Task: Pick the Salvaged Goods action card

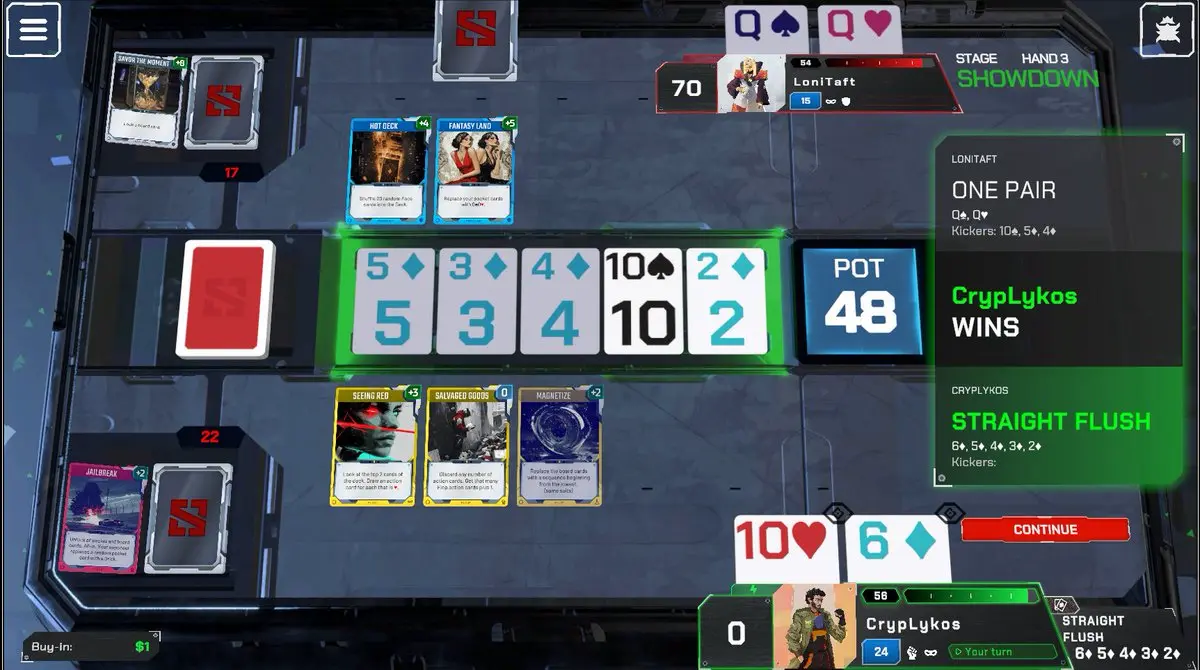Action: coord(465,446)
